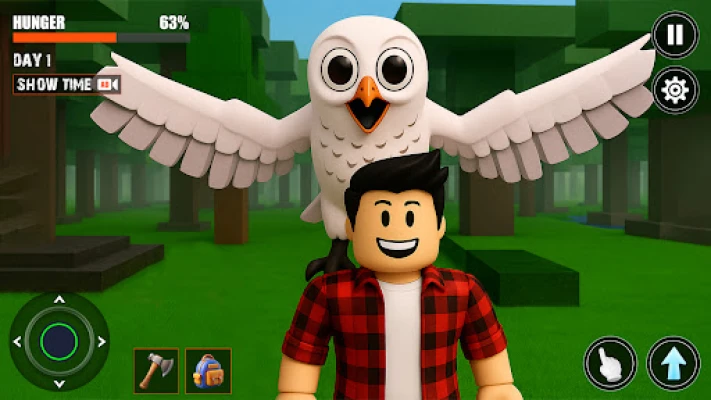This screenshot has height=400, width=711.
Task: Tap the virtual joystick center
Action: pos(59,341)
